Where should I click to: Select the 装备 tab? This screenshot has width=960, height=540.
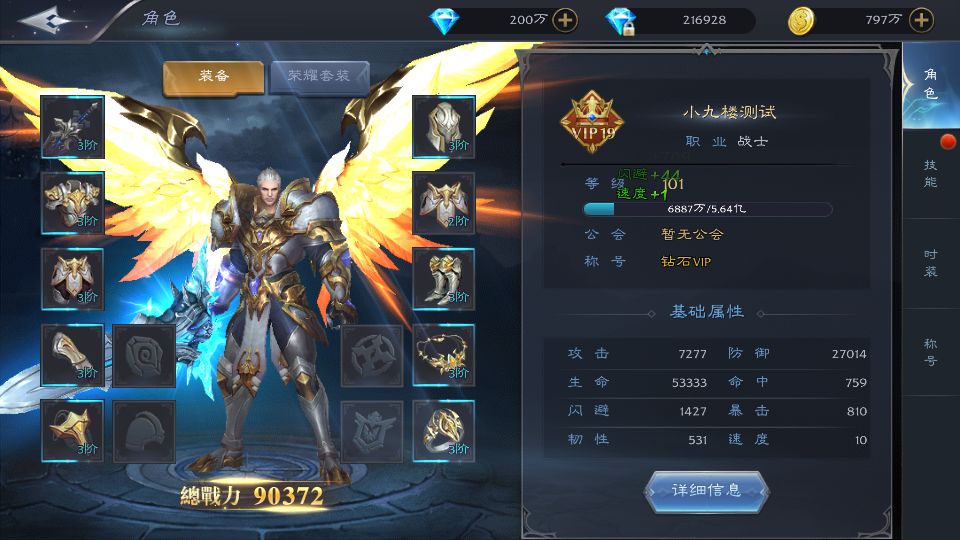213,77
